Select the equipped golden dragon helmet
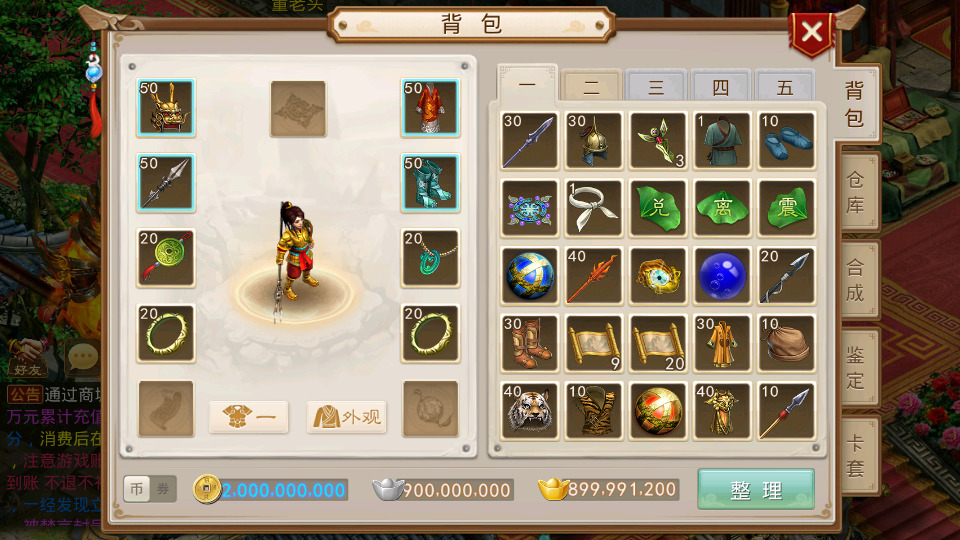This screenshot has width=960, height=540. (166, 108)
